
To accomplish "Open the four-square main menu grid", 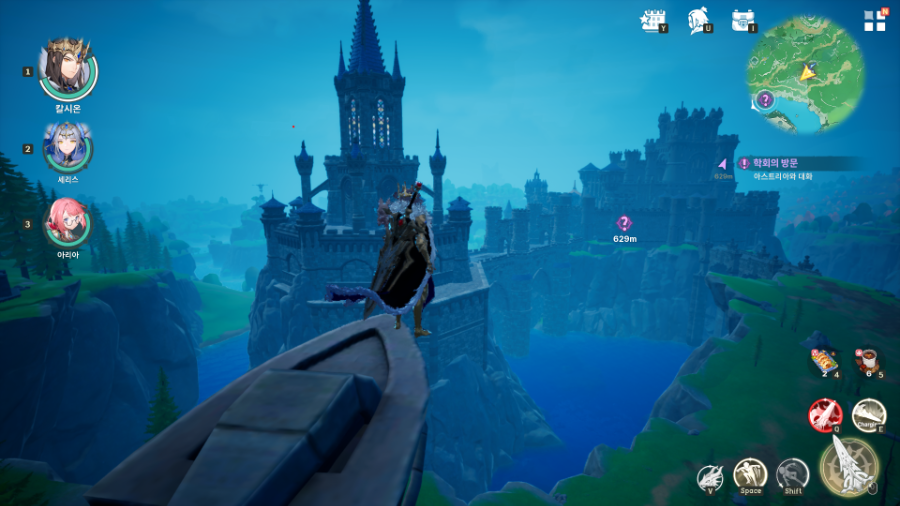I will (x=874, y=21).
